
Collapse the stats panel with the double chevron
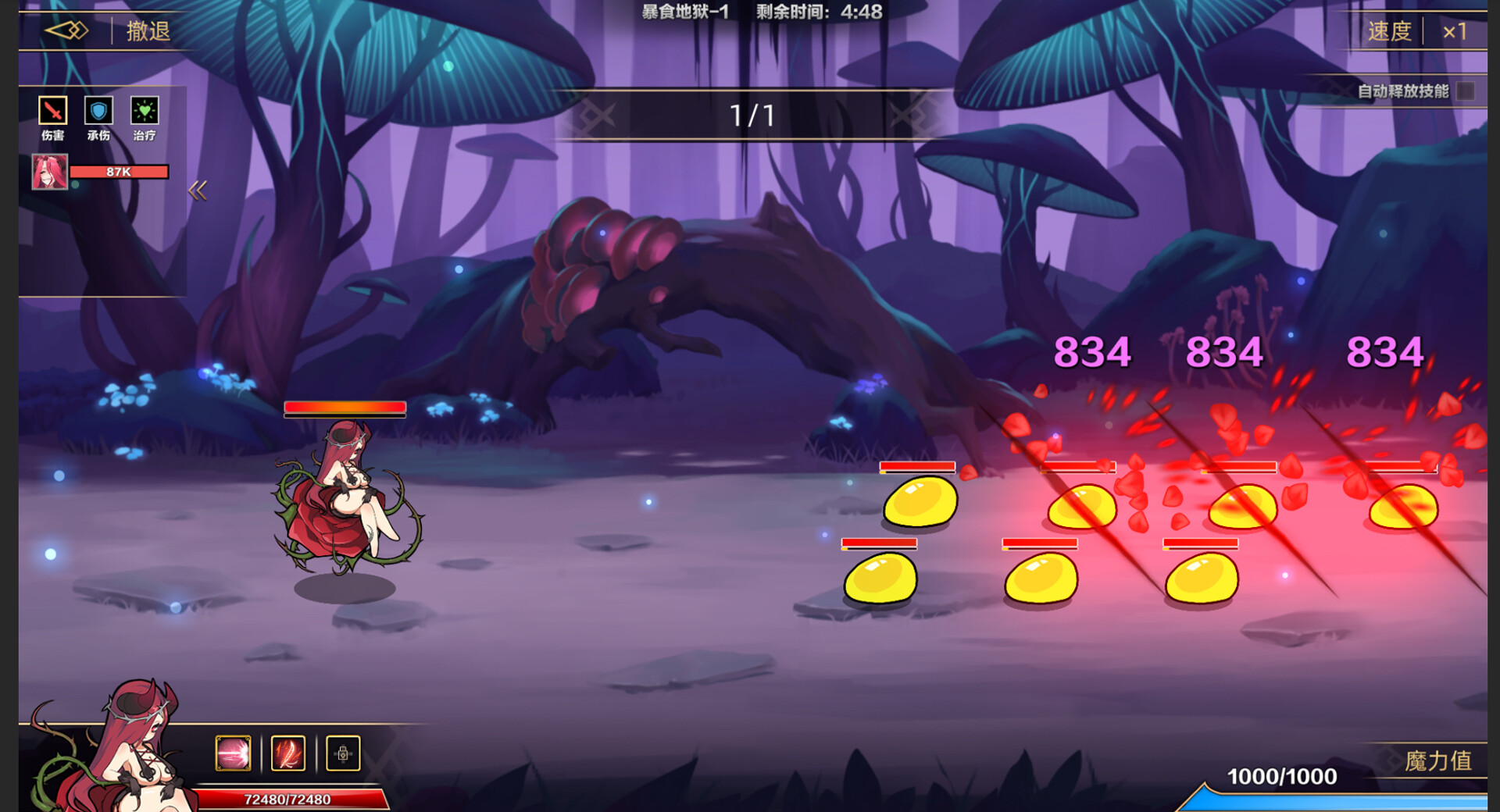[199, 189]
